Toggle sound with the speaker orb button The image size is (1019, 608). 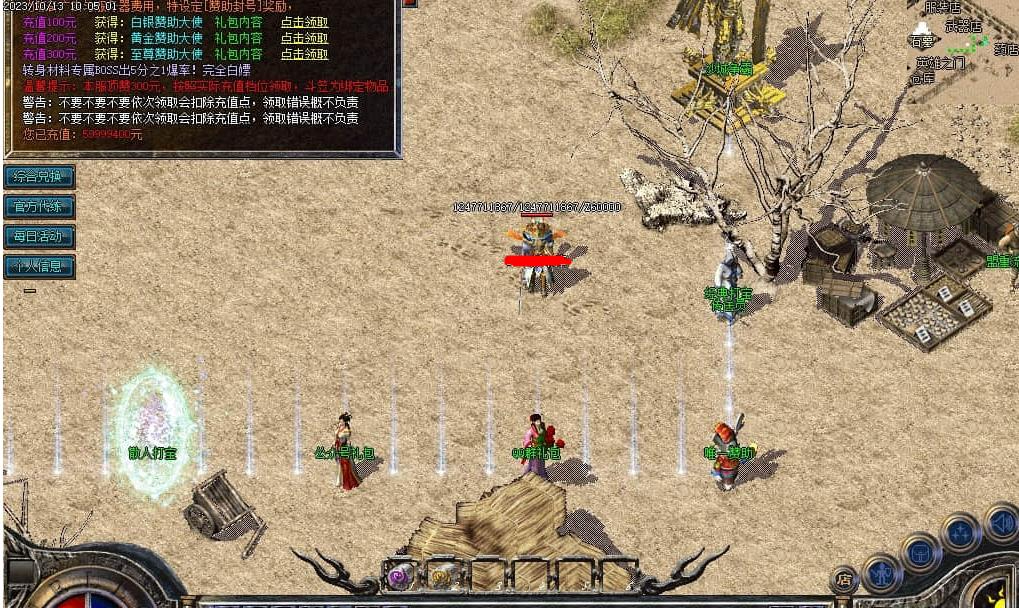coord(1001,523)
